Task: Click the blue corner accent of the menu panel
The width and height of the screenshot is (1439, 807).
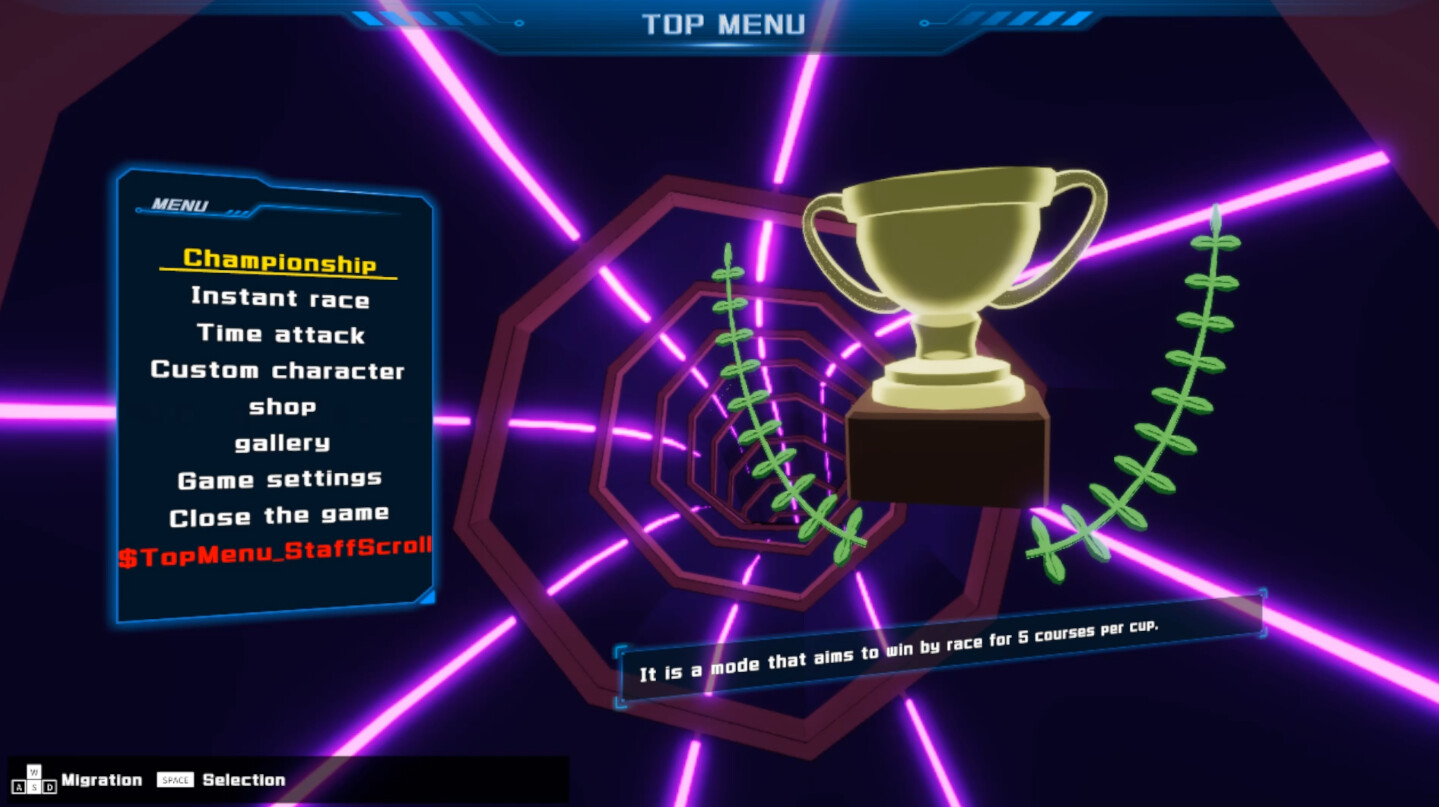Action: tap(428, 598)
